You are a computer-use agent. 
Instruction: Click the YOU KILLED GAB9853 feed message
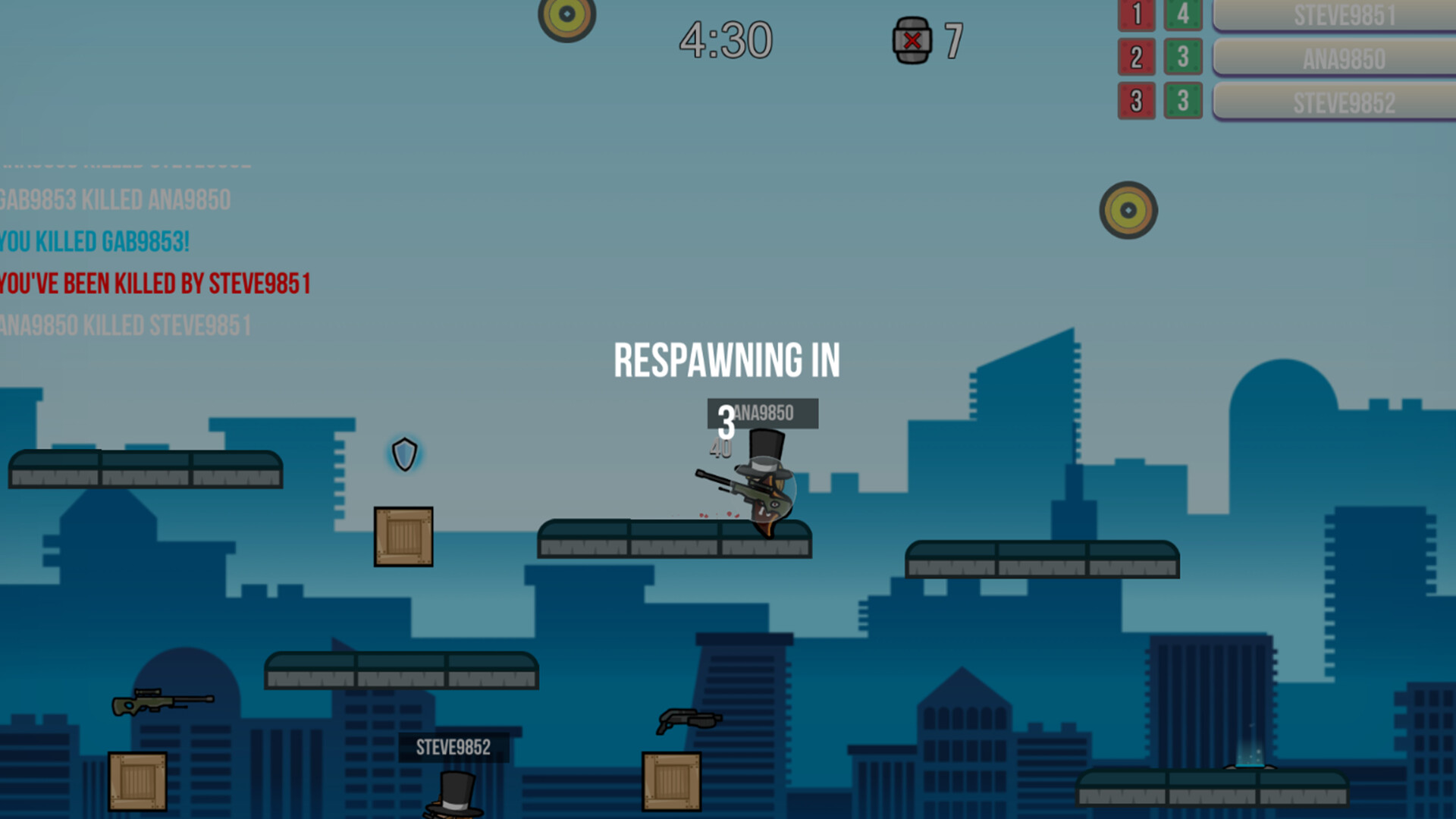click(93, 242)
